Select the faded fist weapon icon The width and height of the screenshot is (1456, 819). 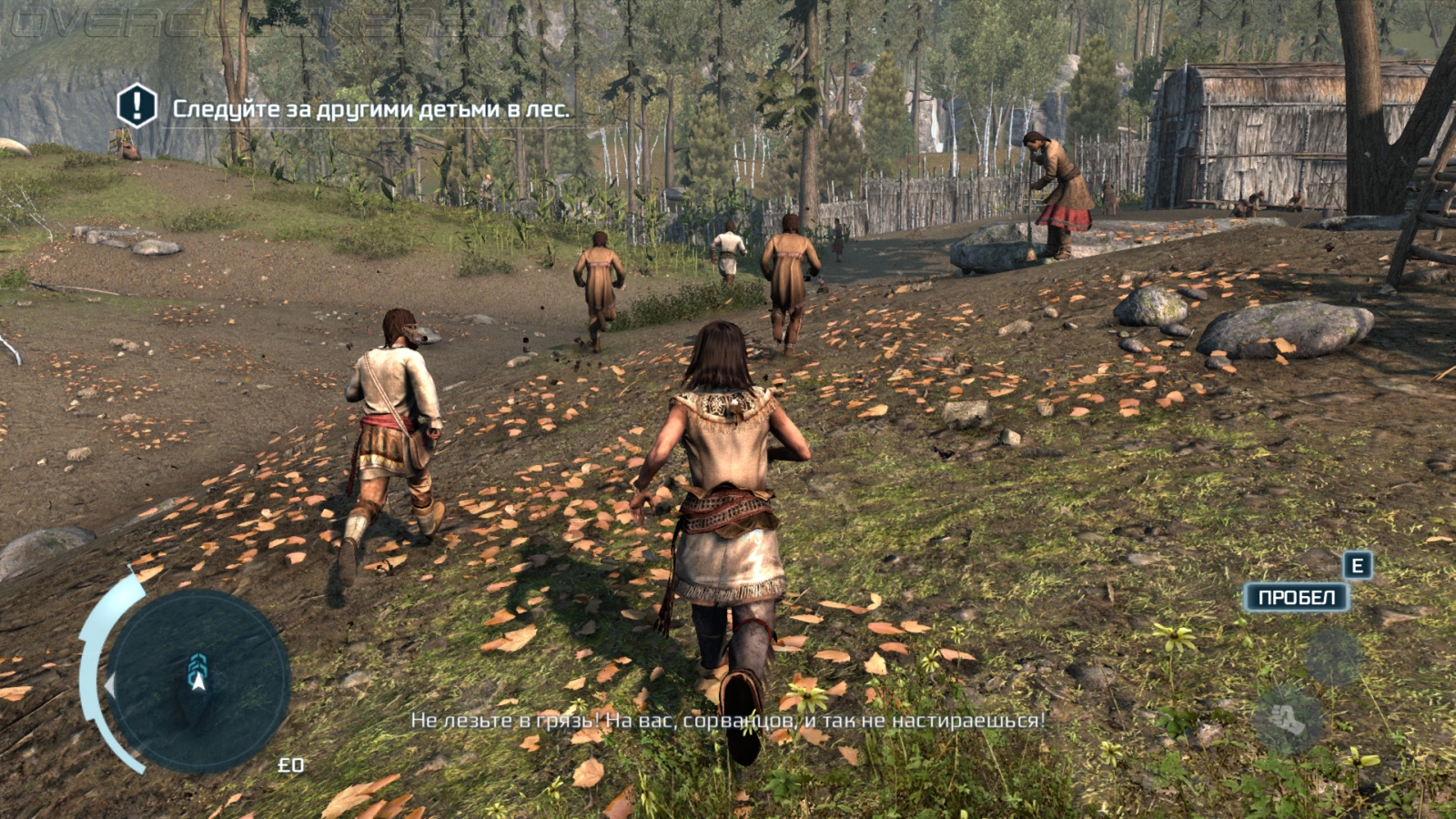pos(1288,719)
